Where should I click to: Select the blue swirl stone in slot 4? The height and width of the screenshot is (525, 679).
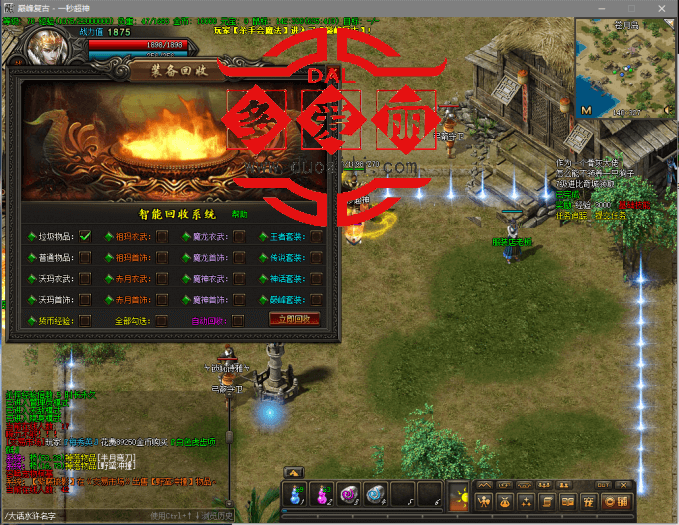tap(375, 492)
